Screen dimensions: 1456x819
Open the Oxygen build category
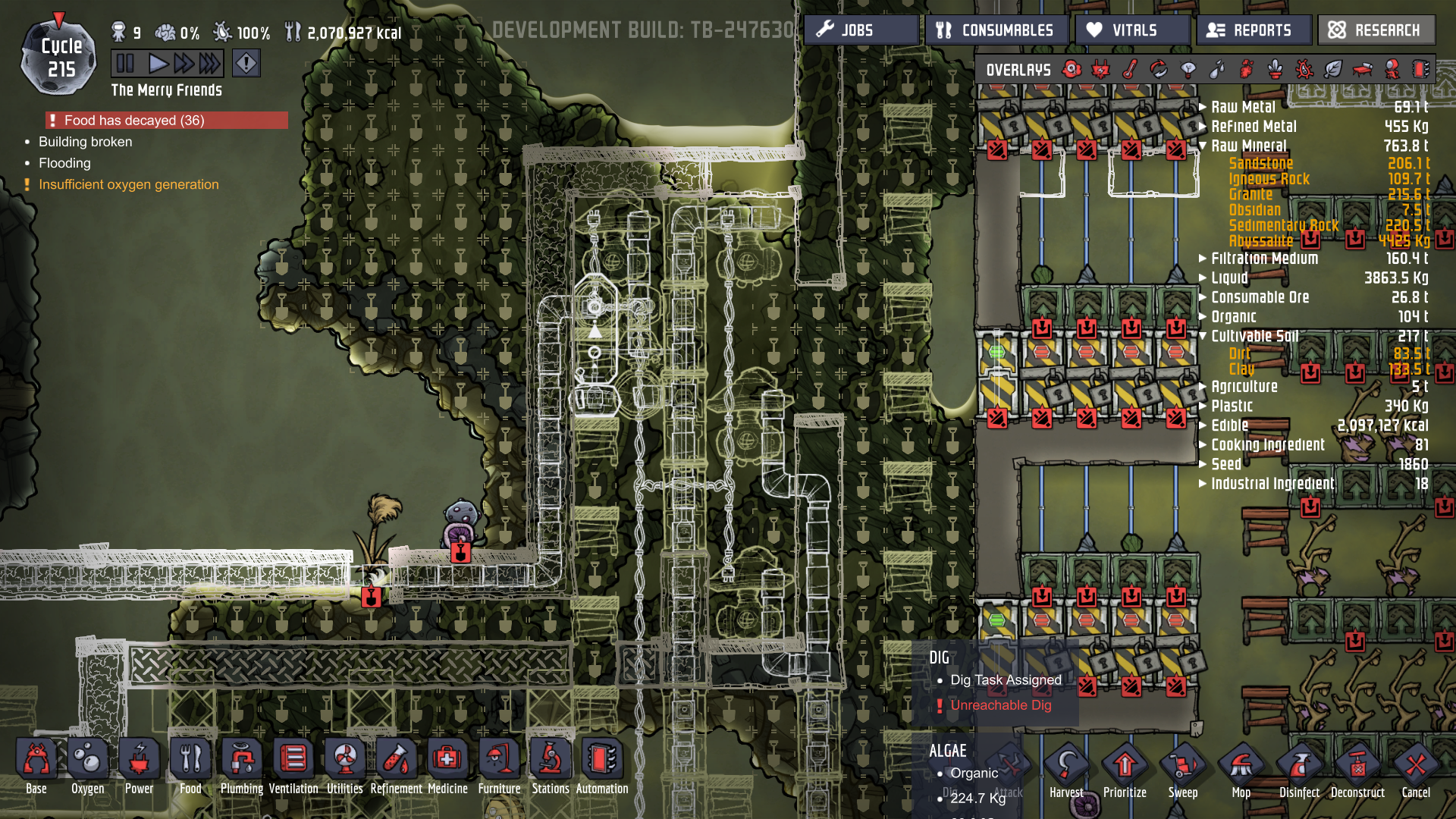[x=88, y=766]
